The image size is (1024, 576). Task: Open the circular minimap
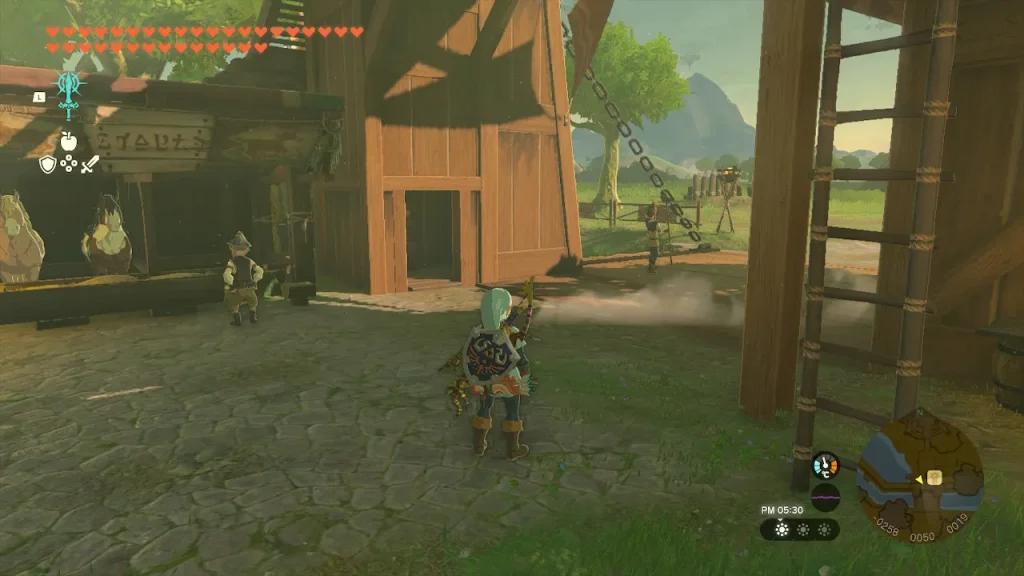[920, 474]
